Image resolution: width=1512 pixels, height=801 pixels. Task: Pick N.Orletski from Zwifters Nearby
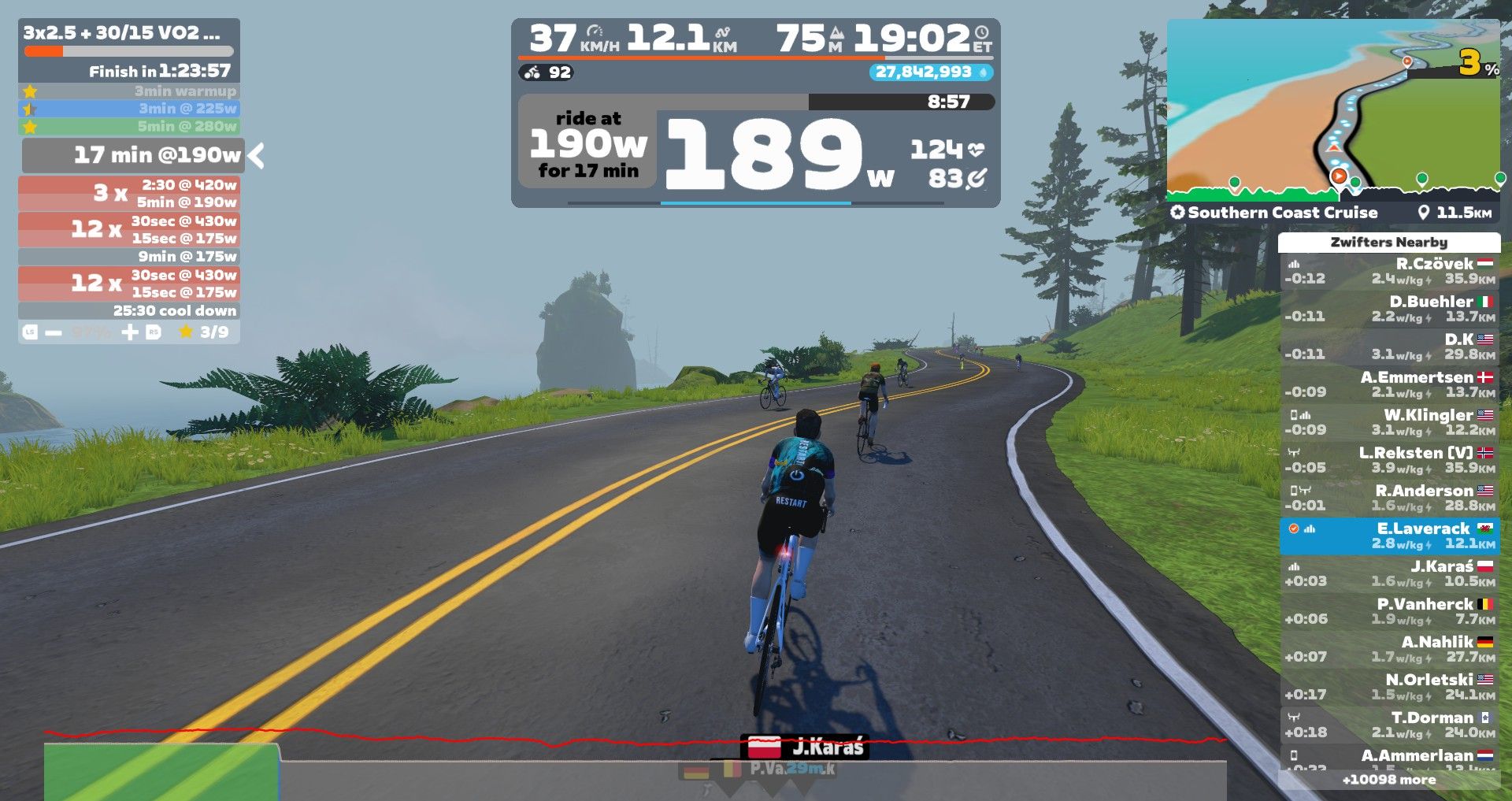pos(1389,687)
